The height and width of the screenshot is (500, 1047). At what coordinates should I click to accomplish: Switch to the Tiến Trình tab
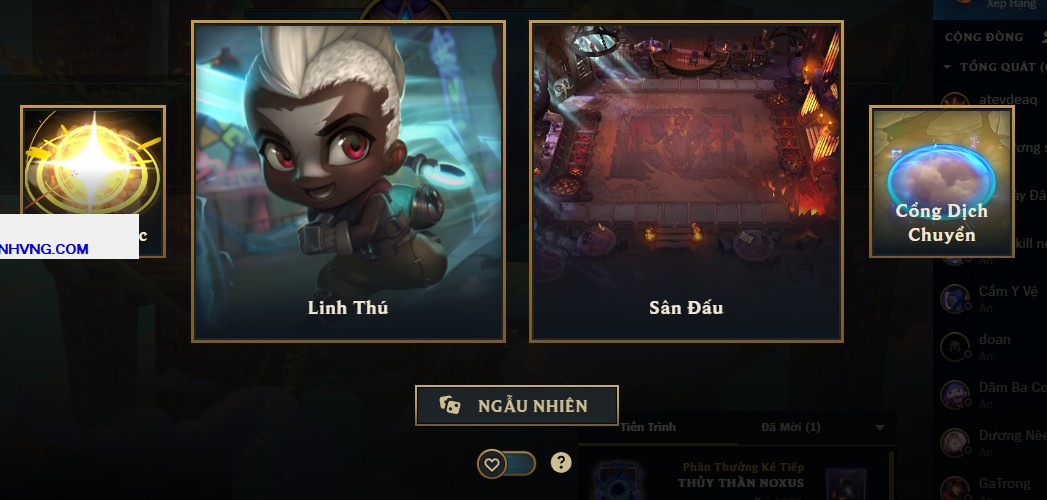pyautogui.click(x=648, y=427)
